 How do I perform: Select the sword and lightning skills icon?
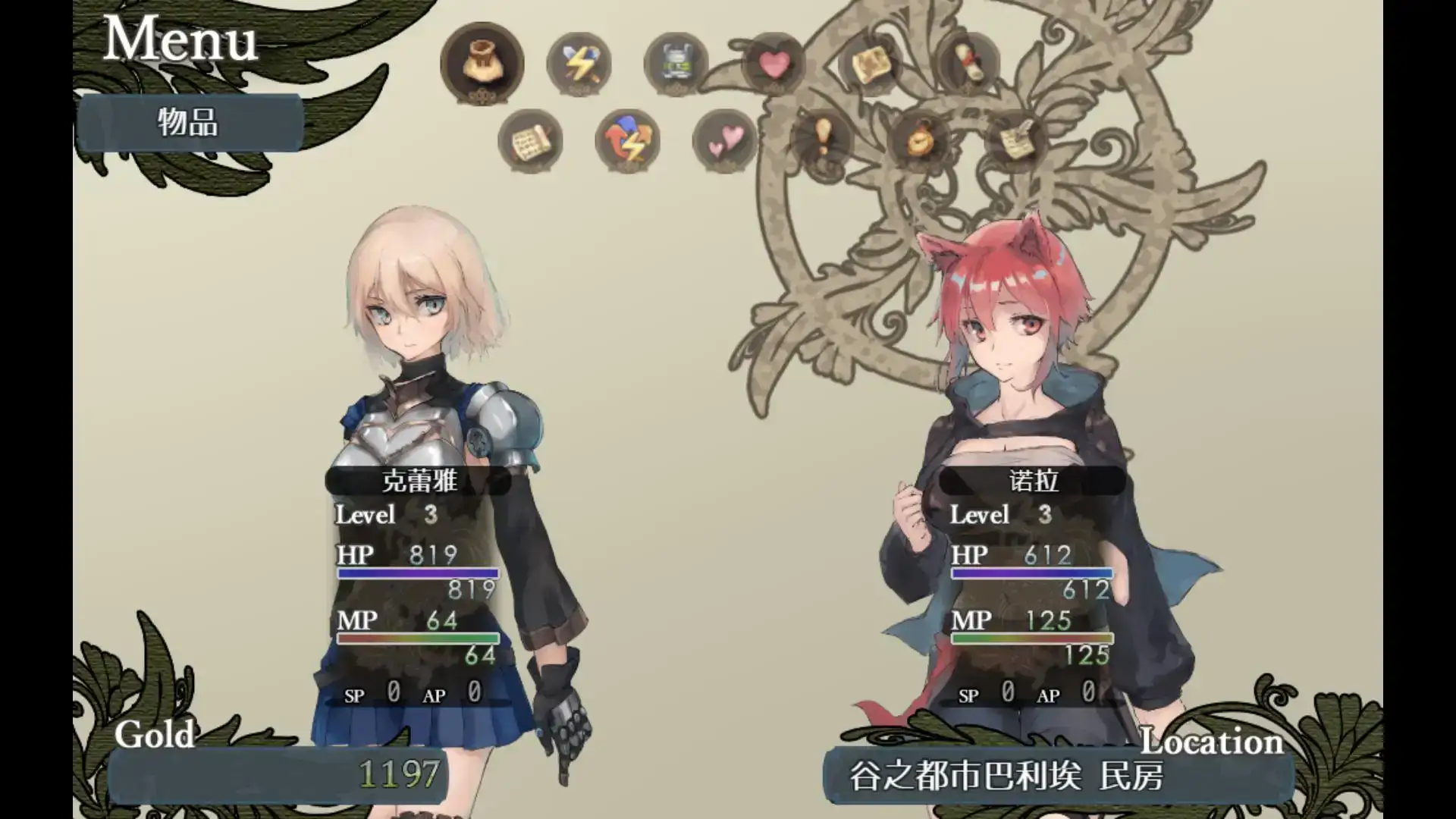[x=579, y=64]
